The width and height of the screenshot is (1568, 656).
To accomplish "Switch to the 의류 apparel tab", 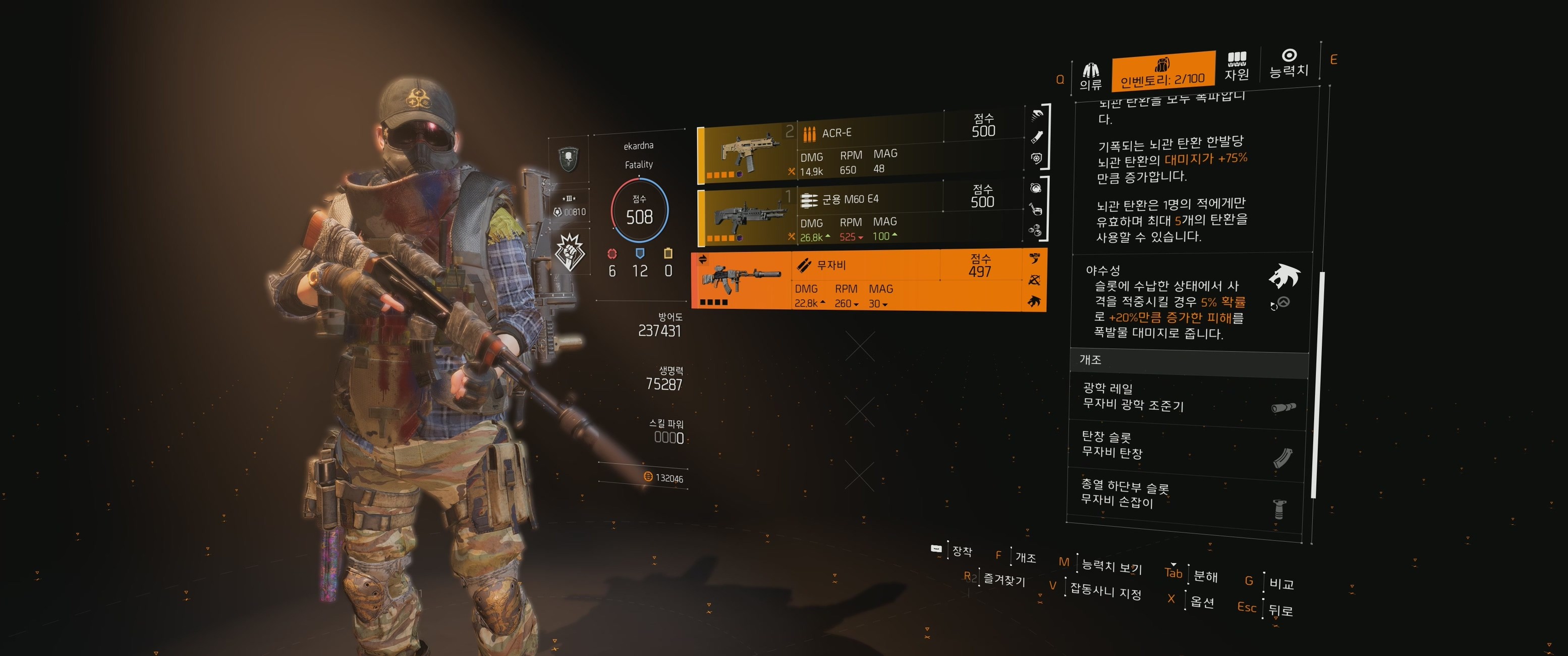I will click(x=1090, y=77).
